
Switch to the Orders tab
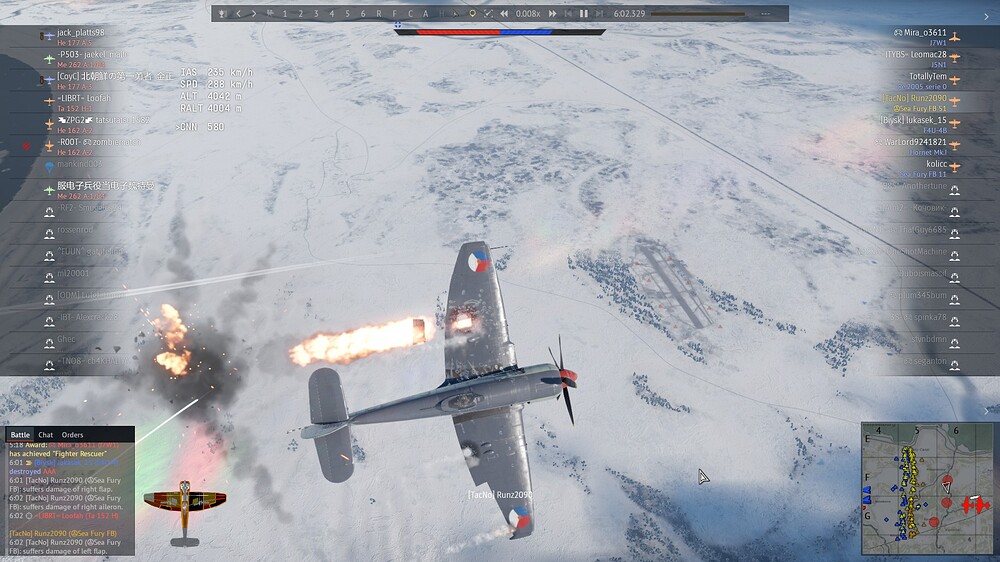pos(72,435)
